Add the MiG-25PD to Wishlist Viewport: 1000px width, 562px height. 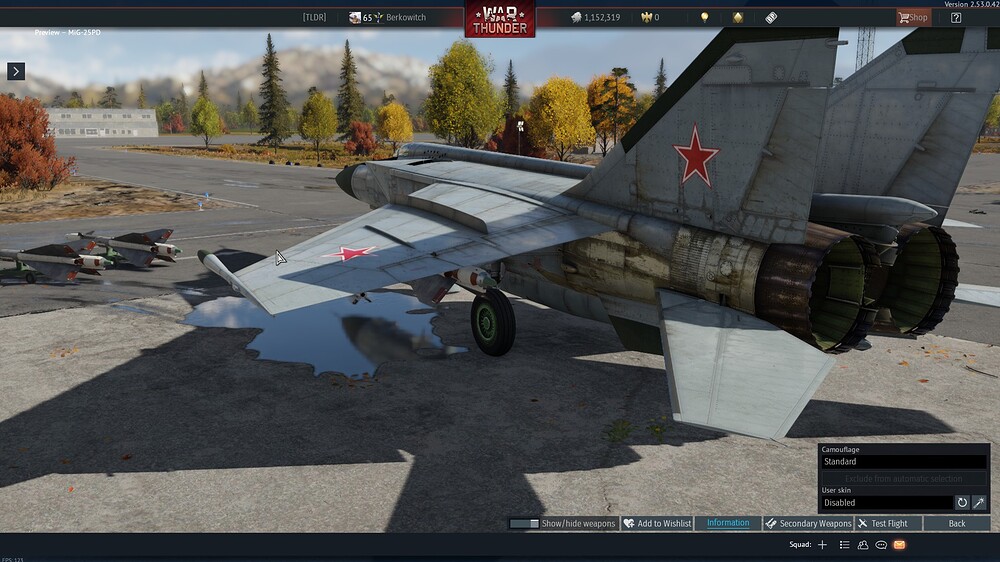coord(657,523)
